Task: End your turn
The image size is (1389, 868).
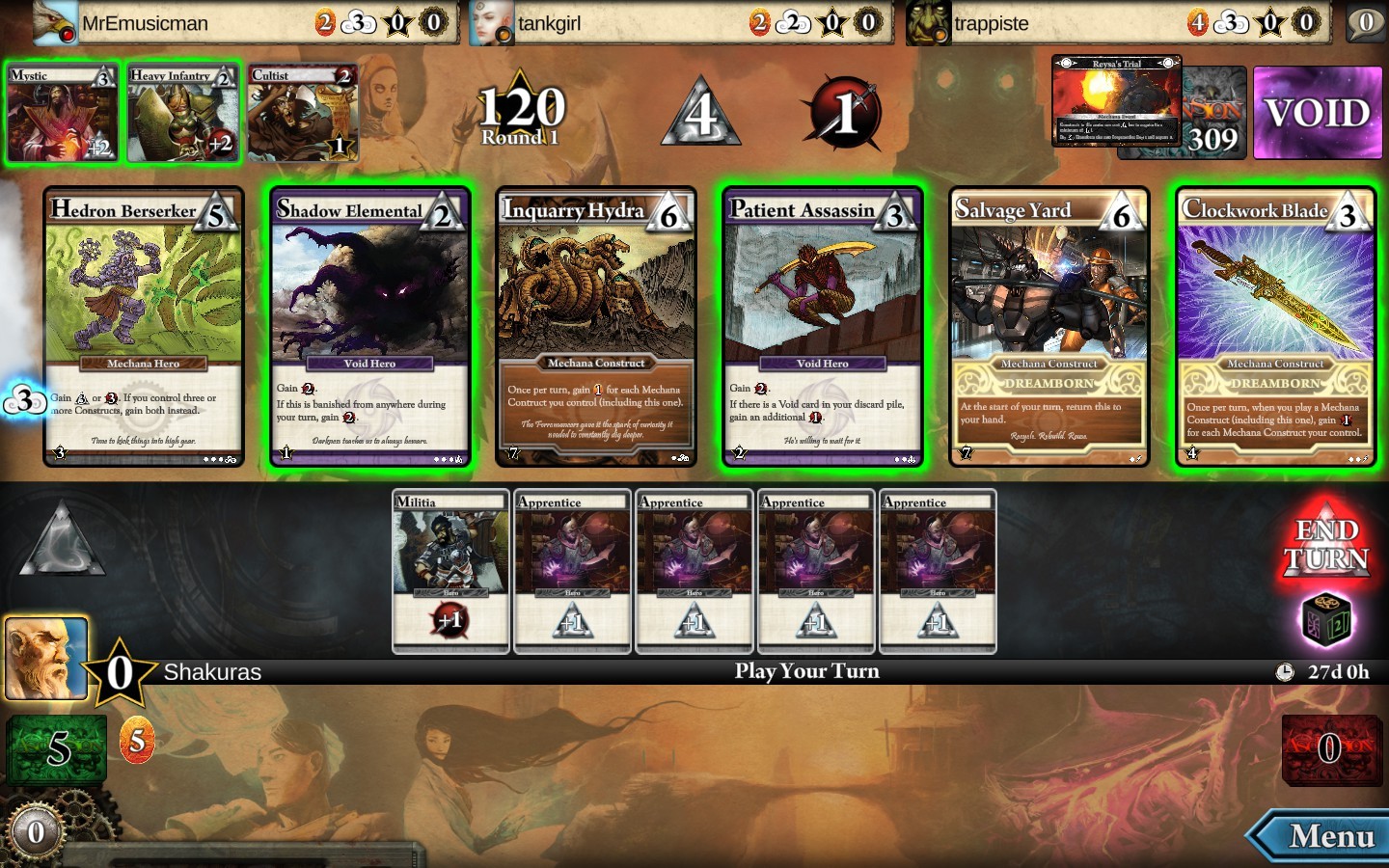Action: click(x=1326, y=545)
